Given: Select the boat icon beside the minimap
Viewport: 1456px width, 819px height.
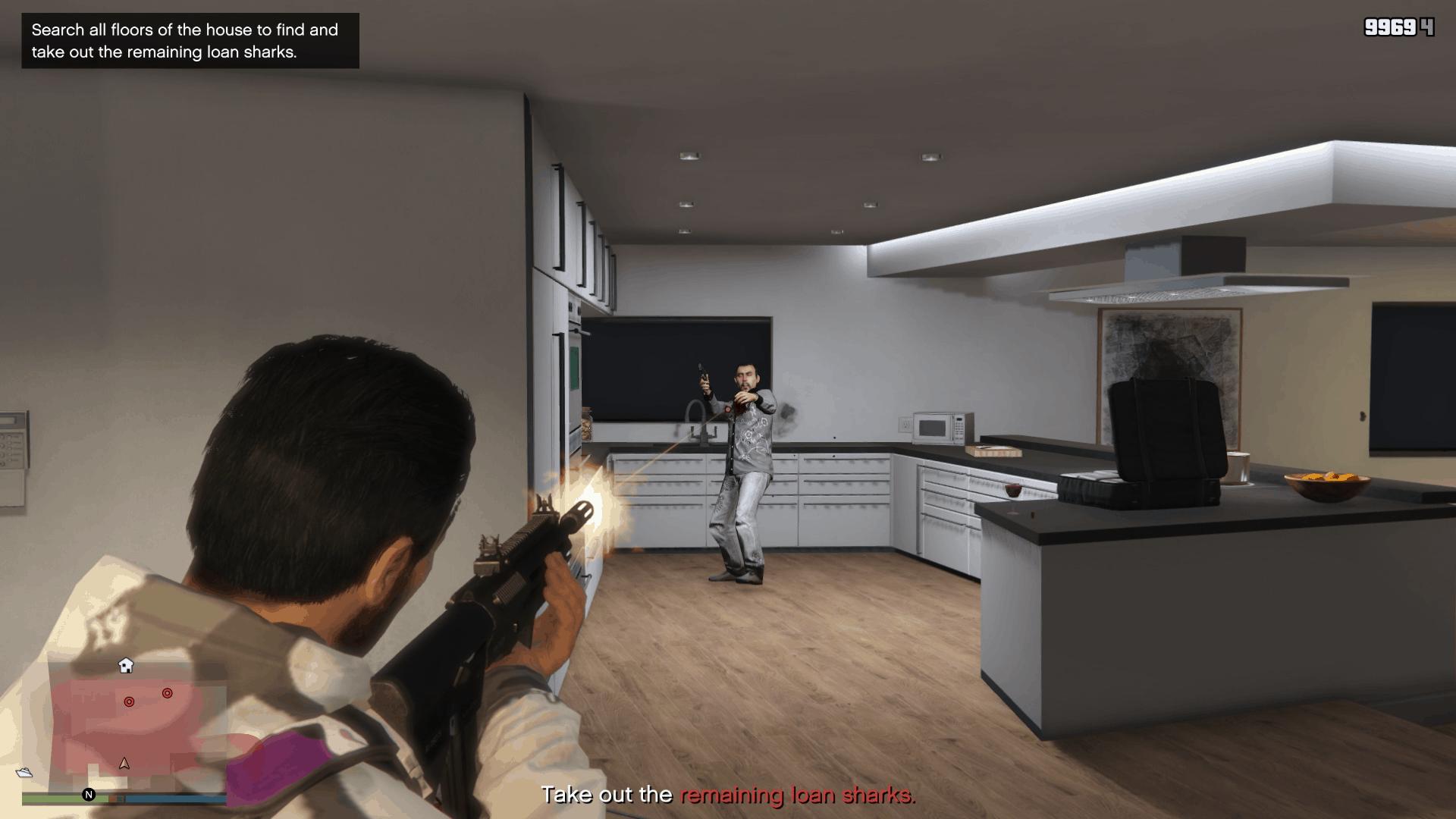Looking at the screenshot, I should pyautogui.click(x=24, y=773).
